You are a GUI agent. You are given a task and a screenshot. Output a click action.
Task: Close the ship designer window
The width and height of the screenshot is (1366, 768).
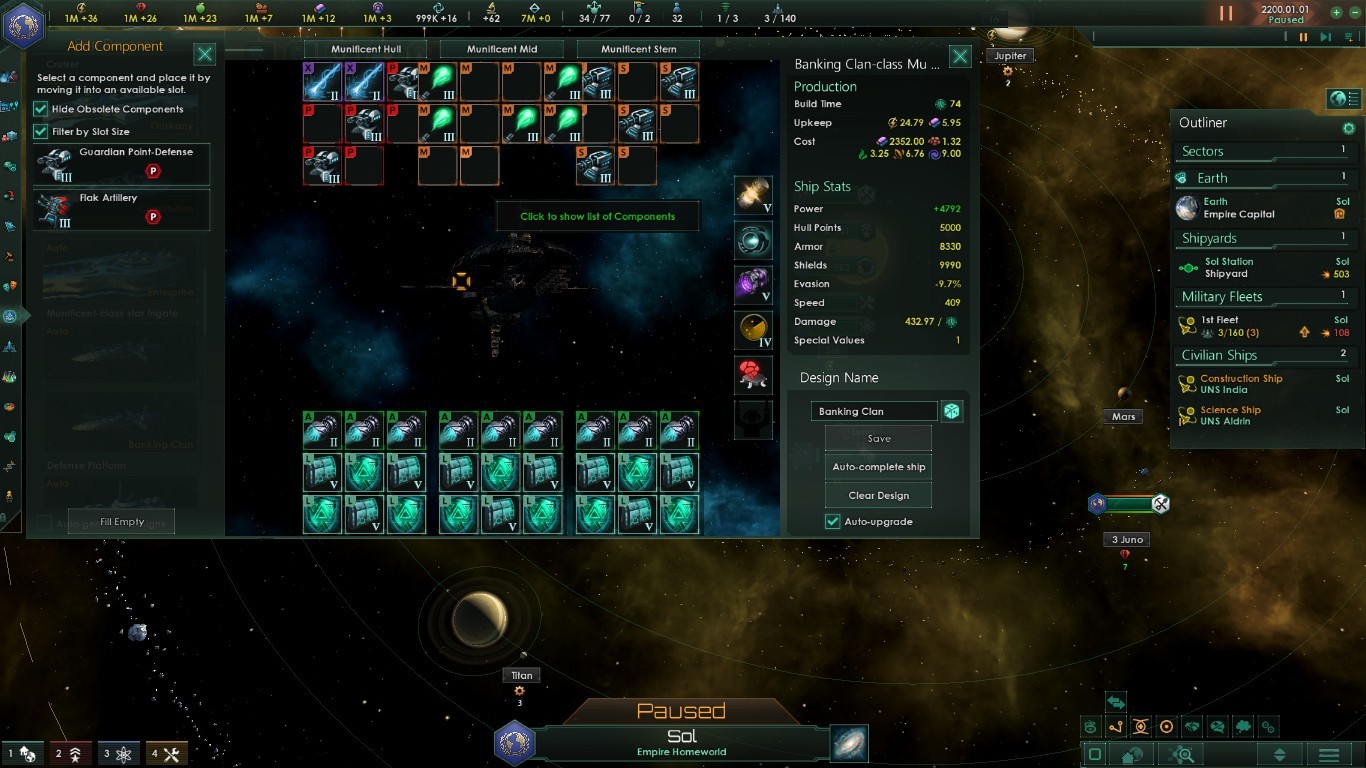tap(959, 57)
